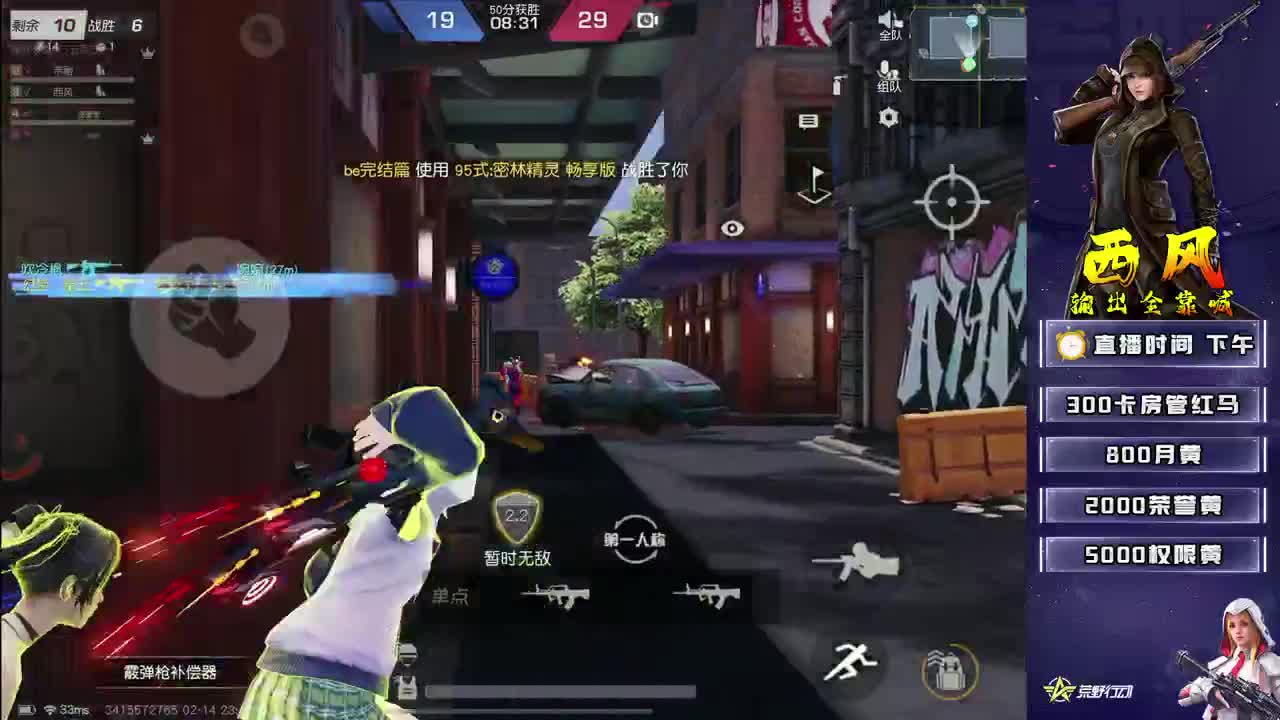This screenshot has height=720, width=1280.
Task: Tap the supply crate backpack icon bottom right
Action: (x=947, y=666)
